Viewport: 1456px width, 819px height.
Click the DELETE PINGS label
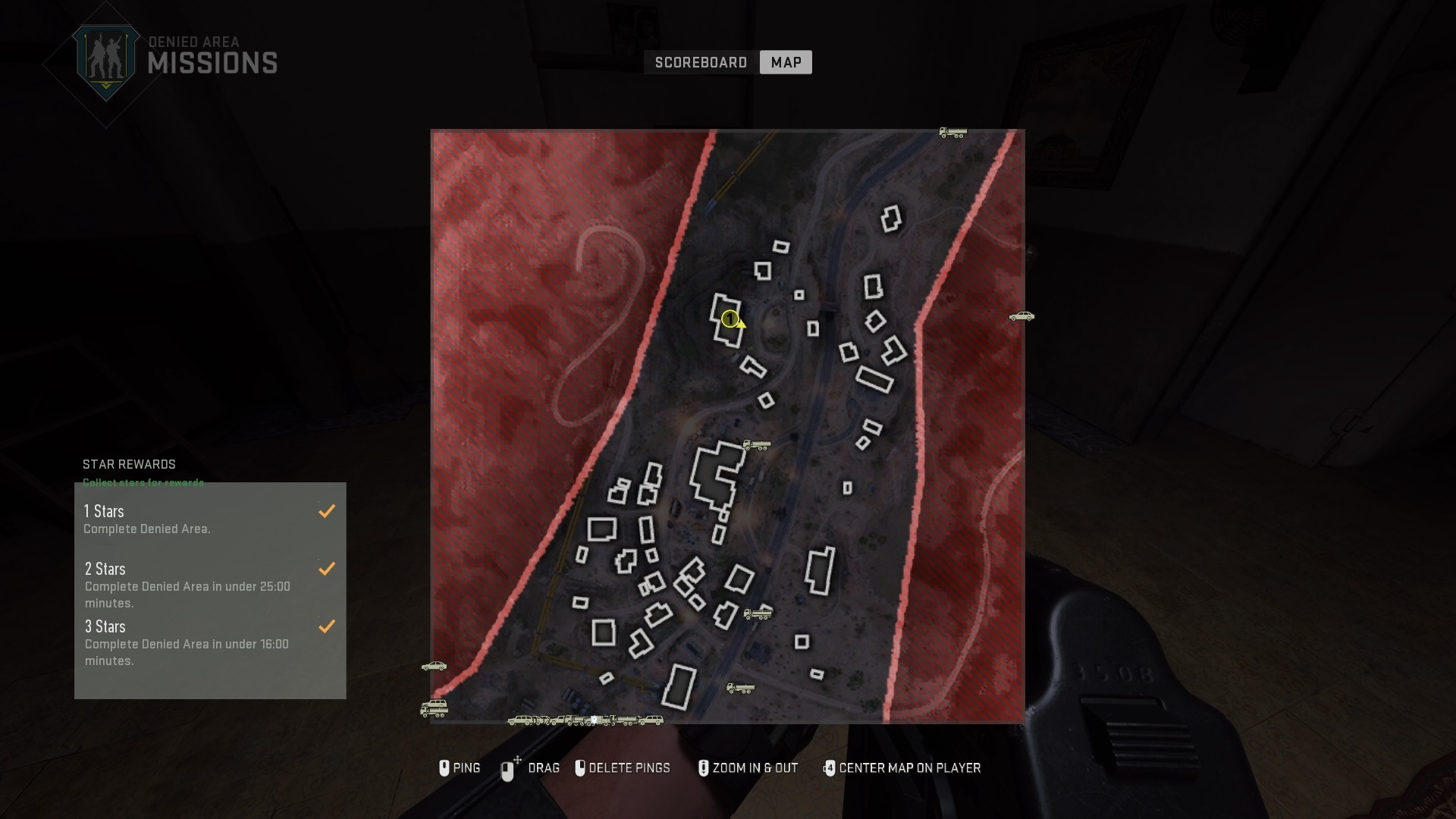[x=631, y=768]
